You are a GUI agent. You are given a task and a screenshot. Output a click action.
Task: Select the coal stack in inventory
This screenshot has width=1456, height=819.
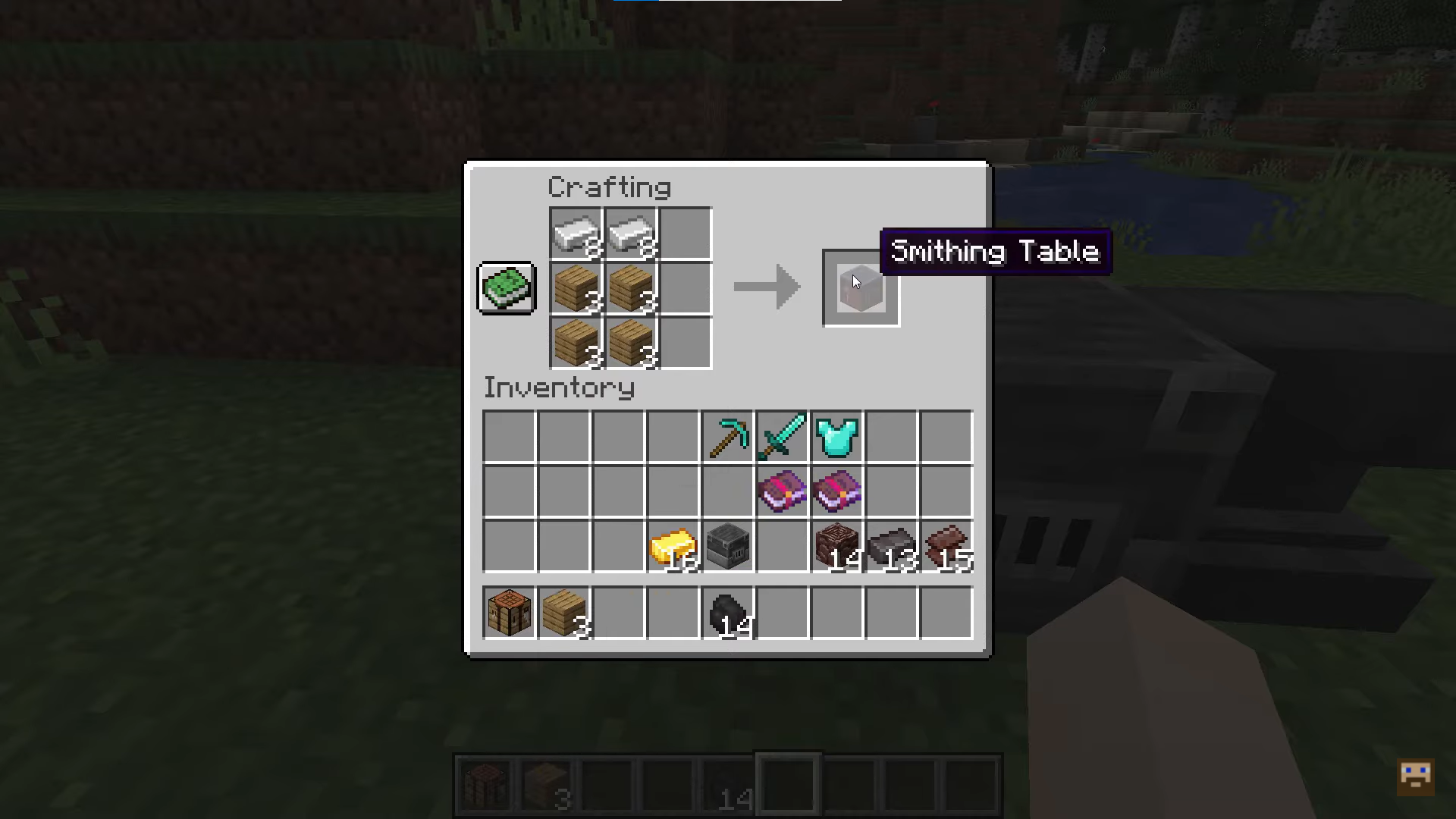coord(726,613)
